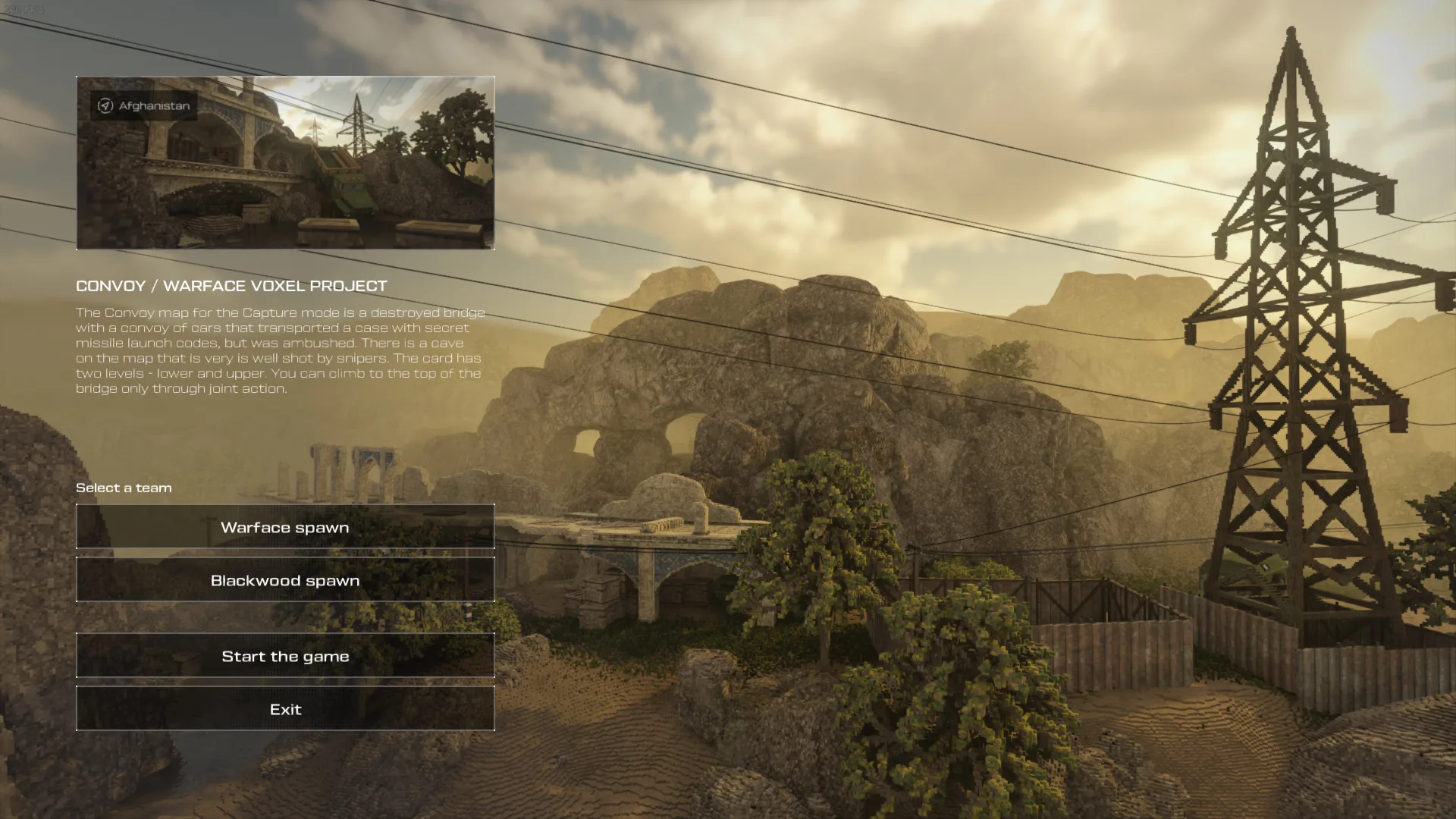The width and height of the screenshot is (1456, 819).
Task: Open the Convoy map preview thumbnail
Action: (x=285, y=163)
